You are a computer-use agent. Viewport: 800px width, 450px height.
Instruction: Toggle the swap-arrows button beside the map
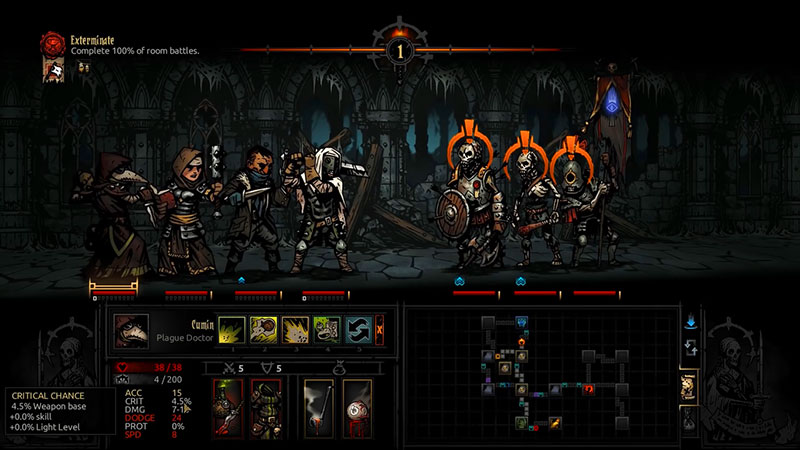pos(690,349)
